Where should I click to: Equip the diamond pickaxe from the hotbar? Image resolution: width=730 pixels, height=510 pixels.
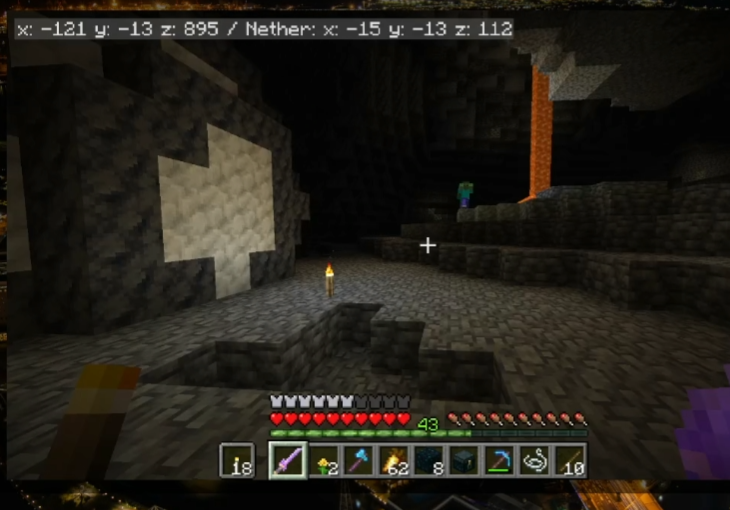pos(498,460)
